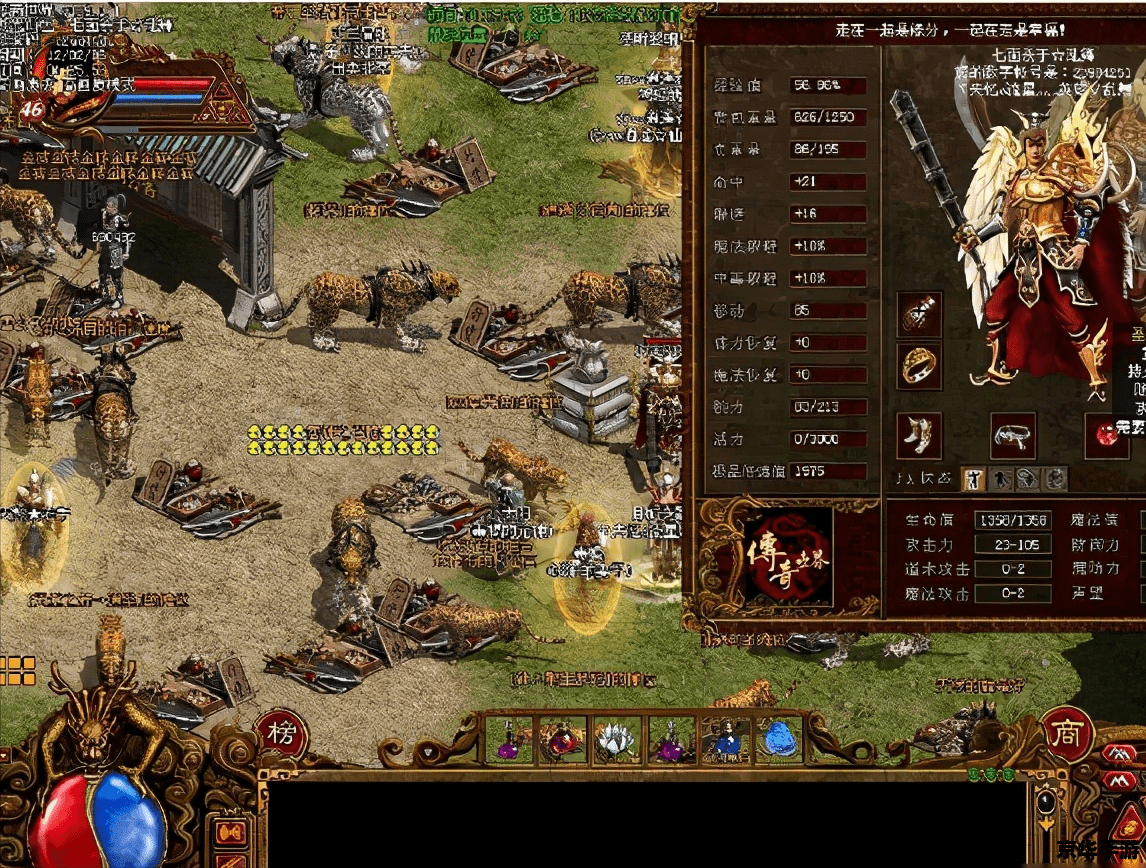Click the yellow bow icon button beside the orbs

(x=231, y=831)
